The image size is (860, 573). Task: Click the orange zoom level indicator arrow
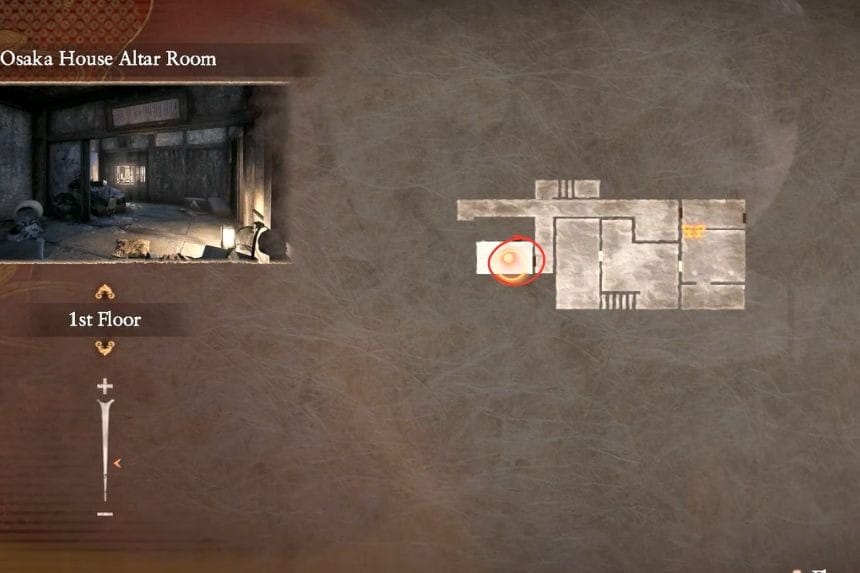[x=119, y=463]
